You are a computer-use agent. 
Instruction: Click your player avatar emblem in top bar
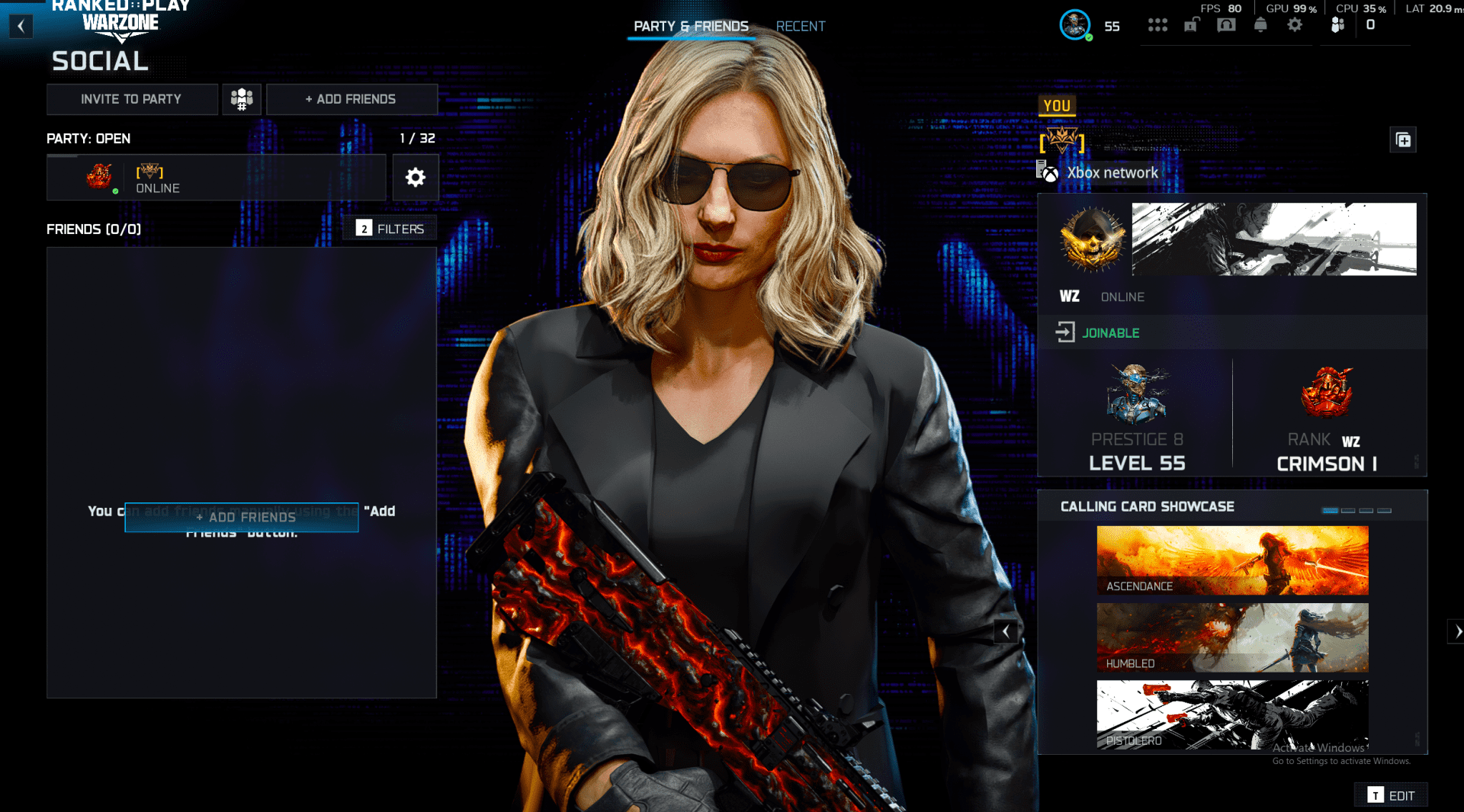1075,24
